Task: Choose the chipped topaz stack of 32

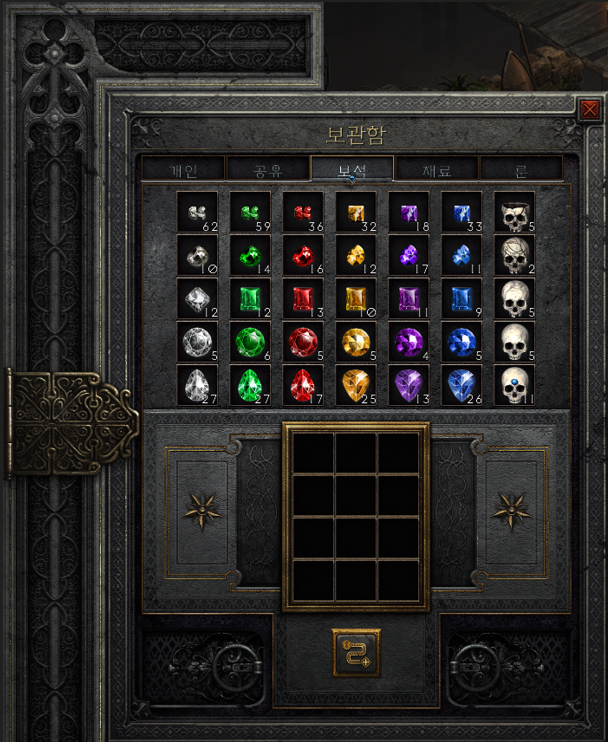Action: pos(356,213)
